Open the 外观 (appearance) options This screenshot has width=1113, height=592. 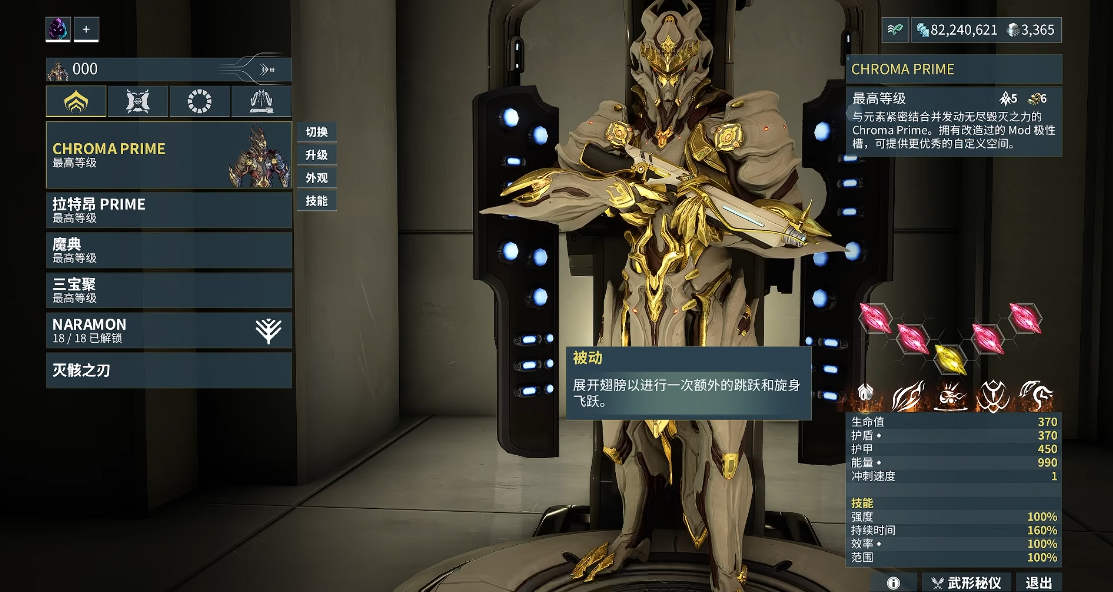316,178
